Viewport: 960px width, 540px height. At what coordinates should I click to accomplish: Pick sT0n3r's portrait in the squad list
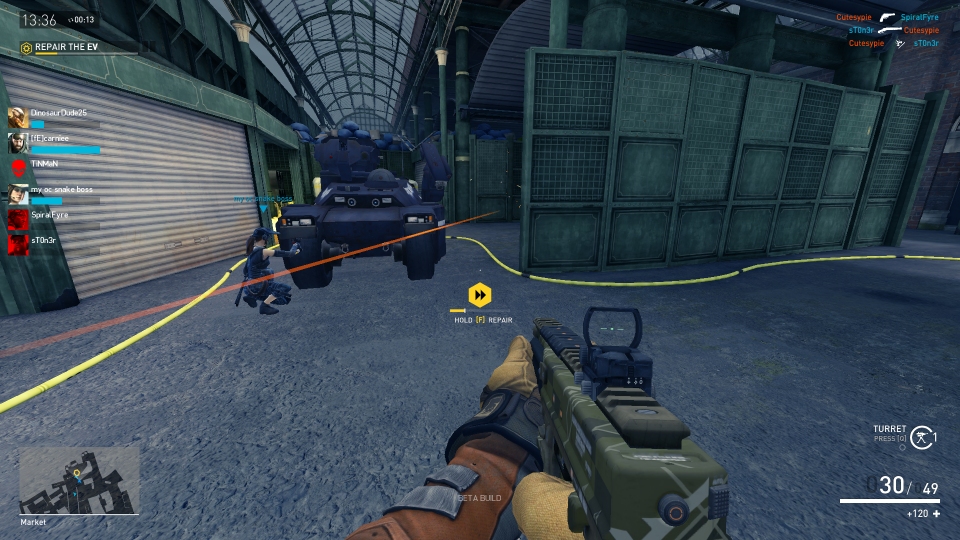tap(17, 243)
